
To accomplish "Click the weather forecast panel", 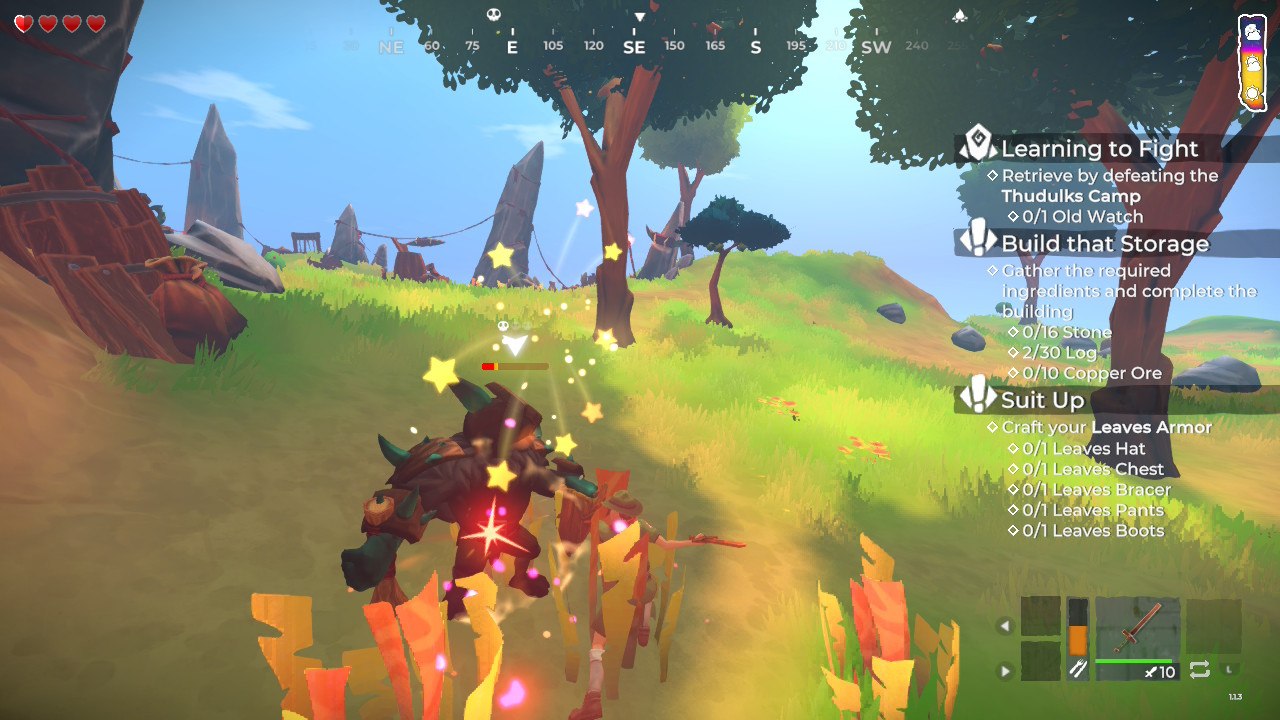I will point(1252,62).
